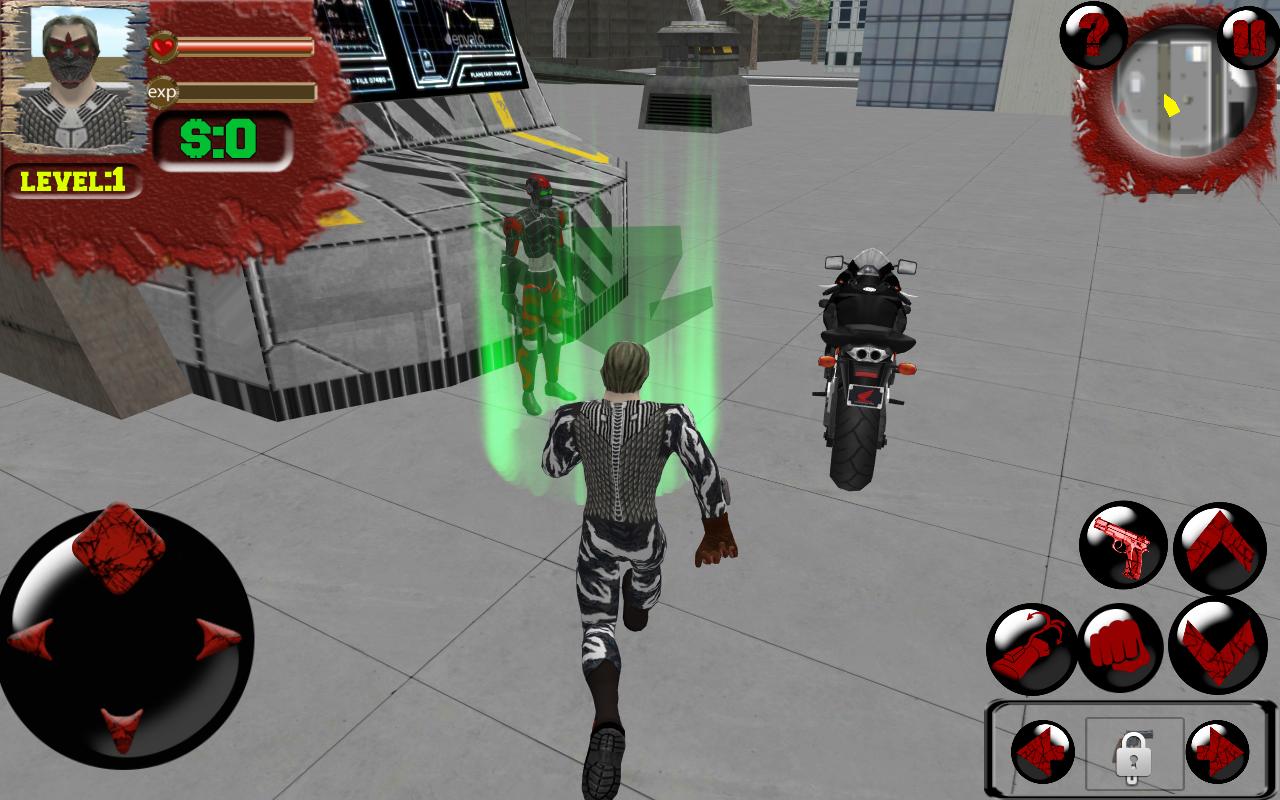Move backward with the joystick down arrow

122,728
